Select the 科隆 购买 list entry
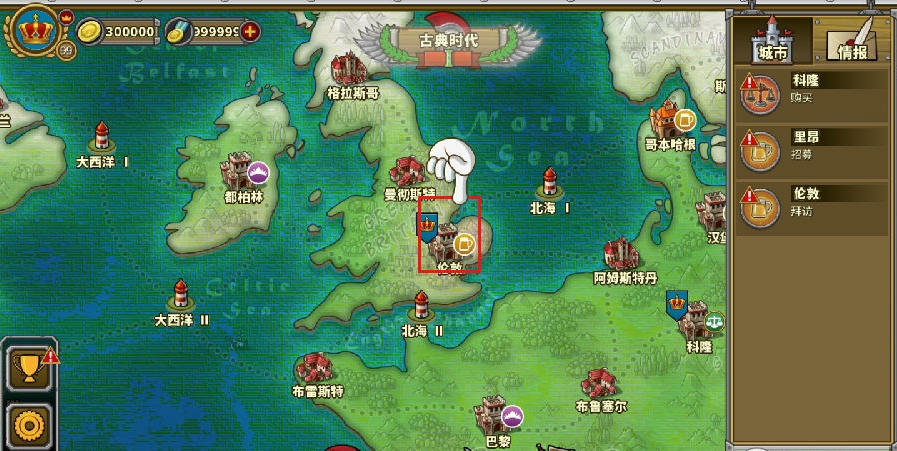Viewport: 897px width, 451px height. (x=812, y=92)
